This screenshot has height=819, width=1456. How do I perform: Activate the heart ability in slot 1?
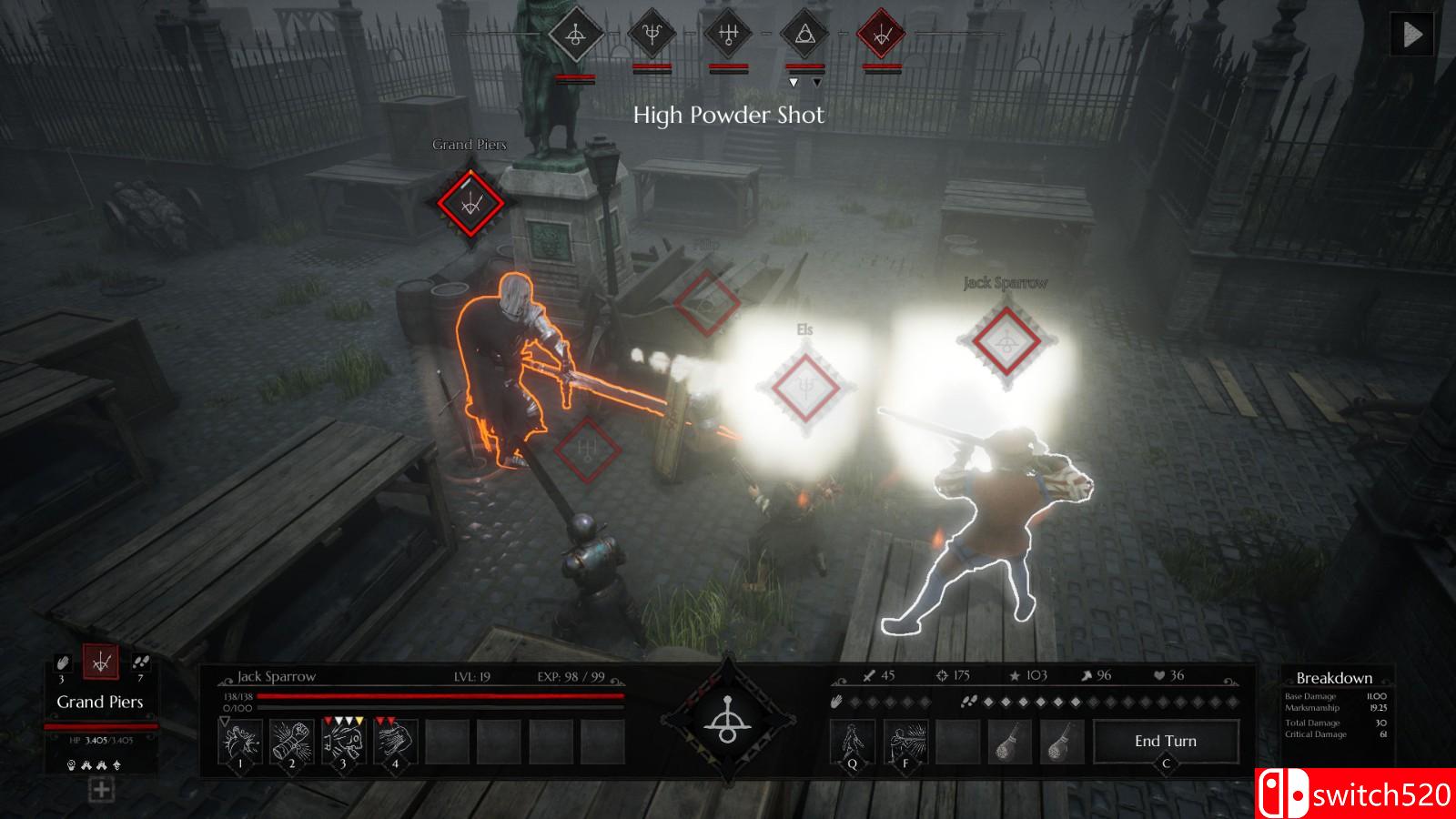click(240, 742)
